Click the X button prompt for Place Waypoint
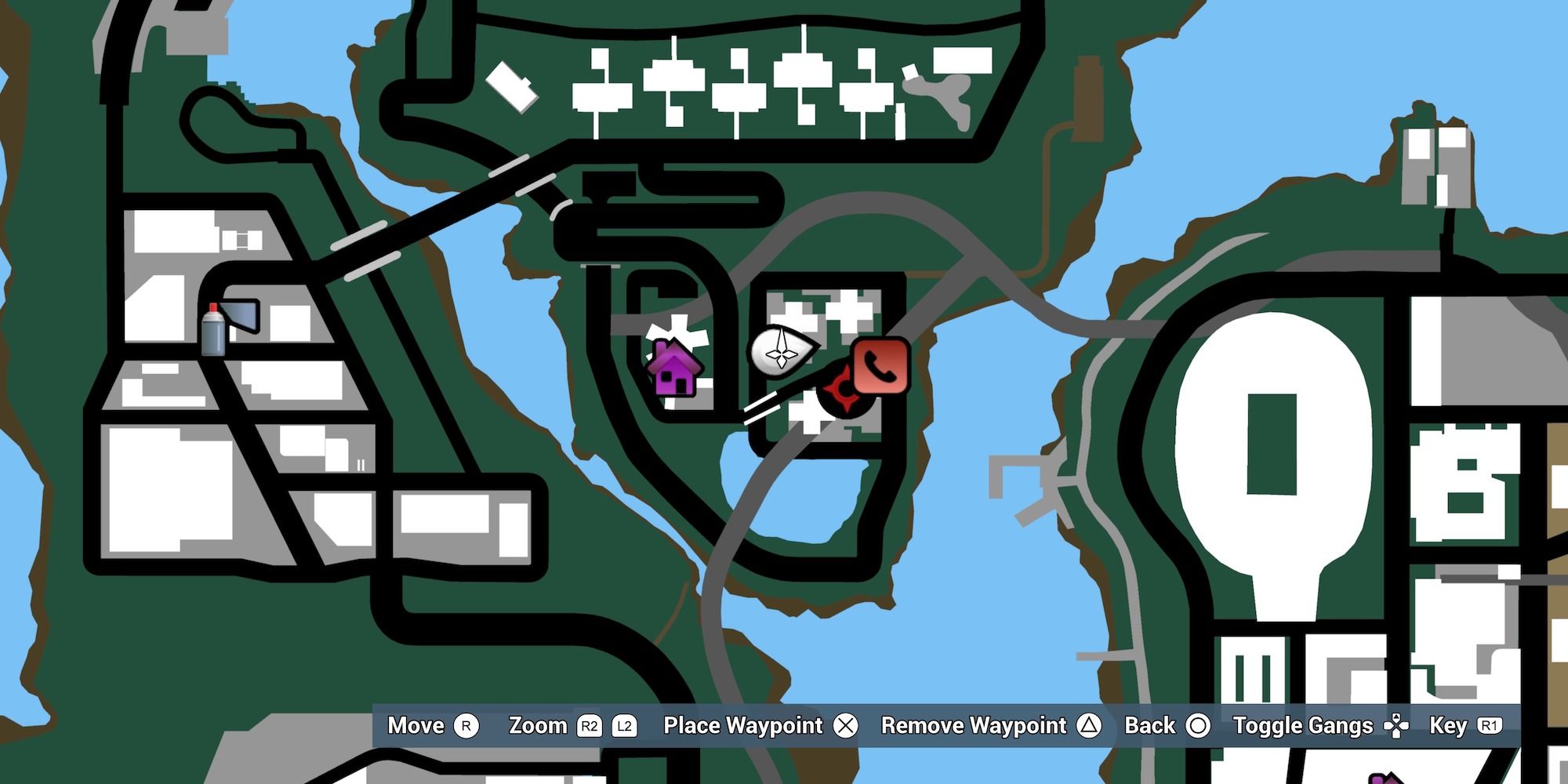The height and width of the screenshot is (784, 1568). tap(847, 726)
